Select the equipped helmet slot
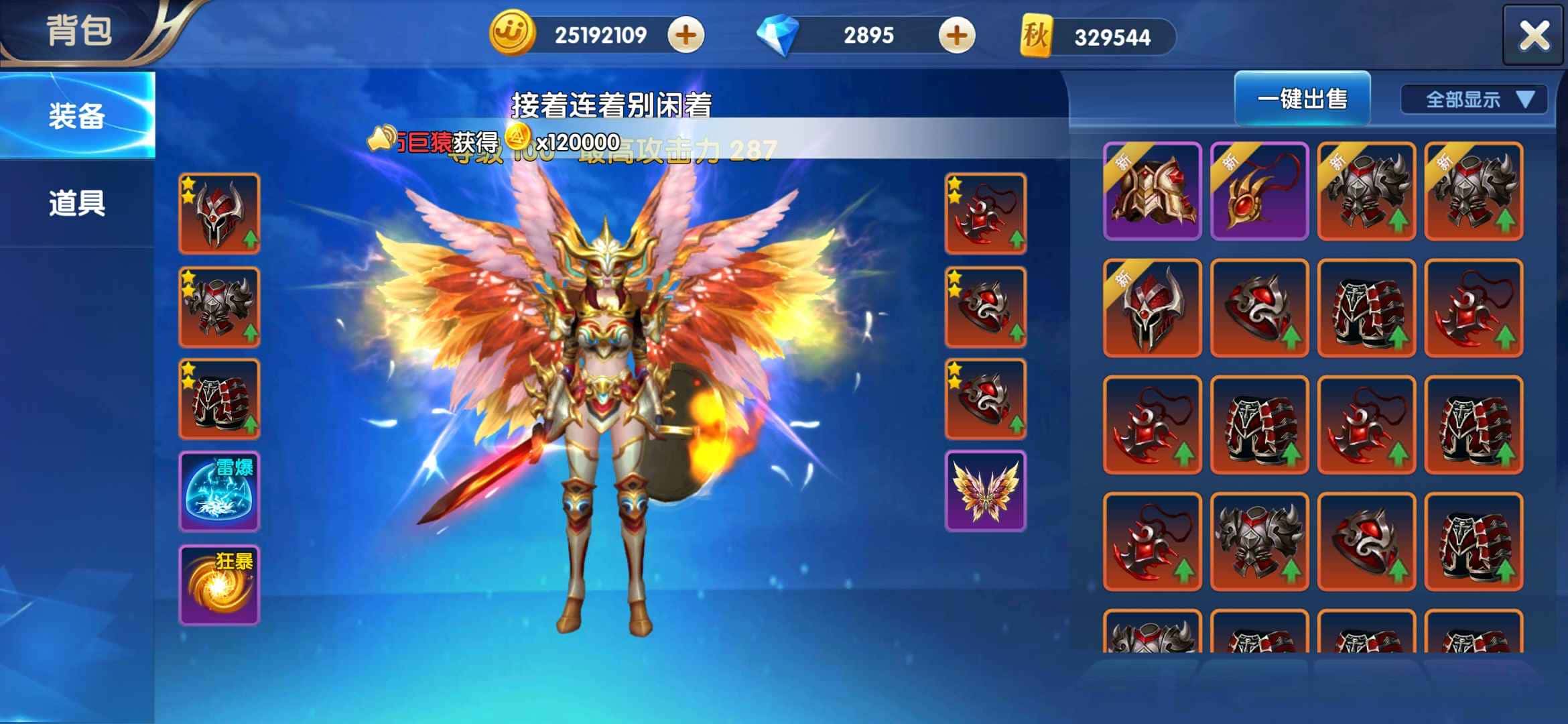The height and width of the screenshot is (724, 1568). coord(219,214)
